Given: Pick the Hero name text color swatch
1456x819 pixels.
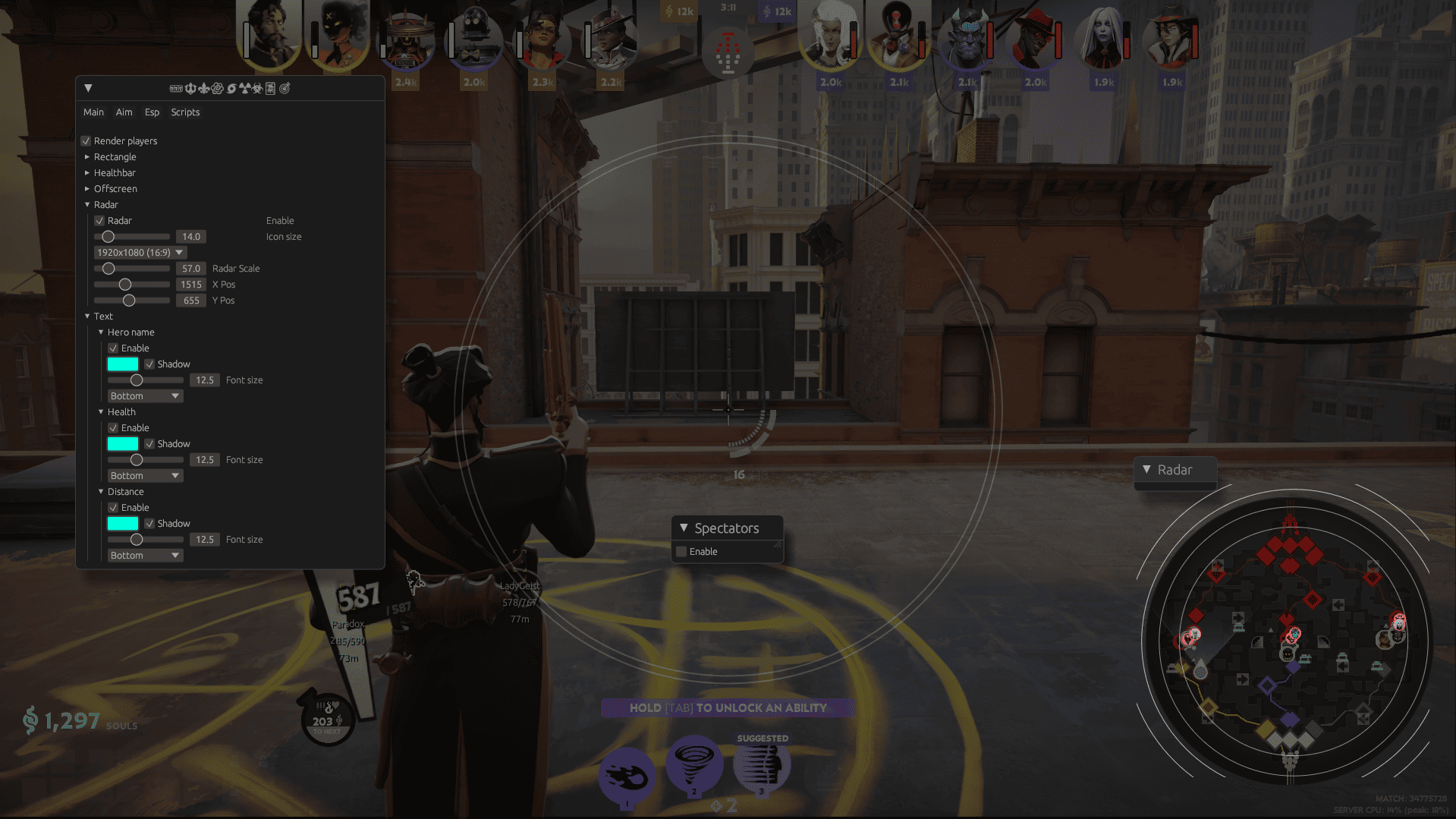Looking at the screenshot, I should tap(123, 364).
